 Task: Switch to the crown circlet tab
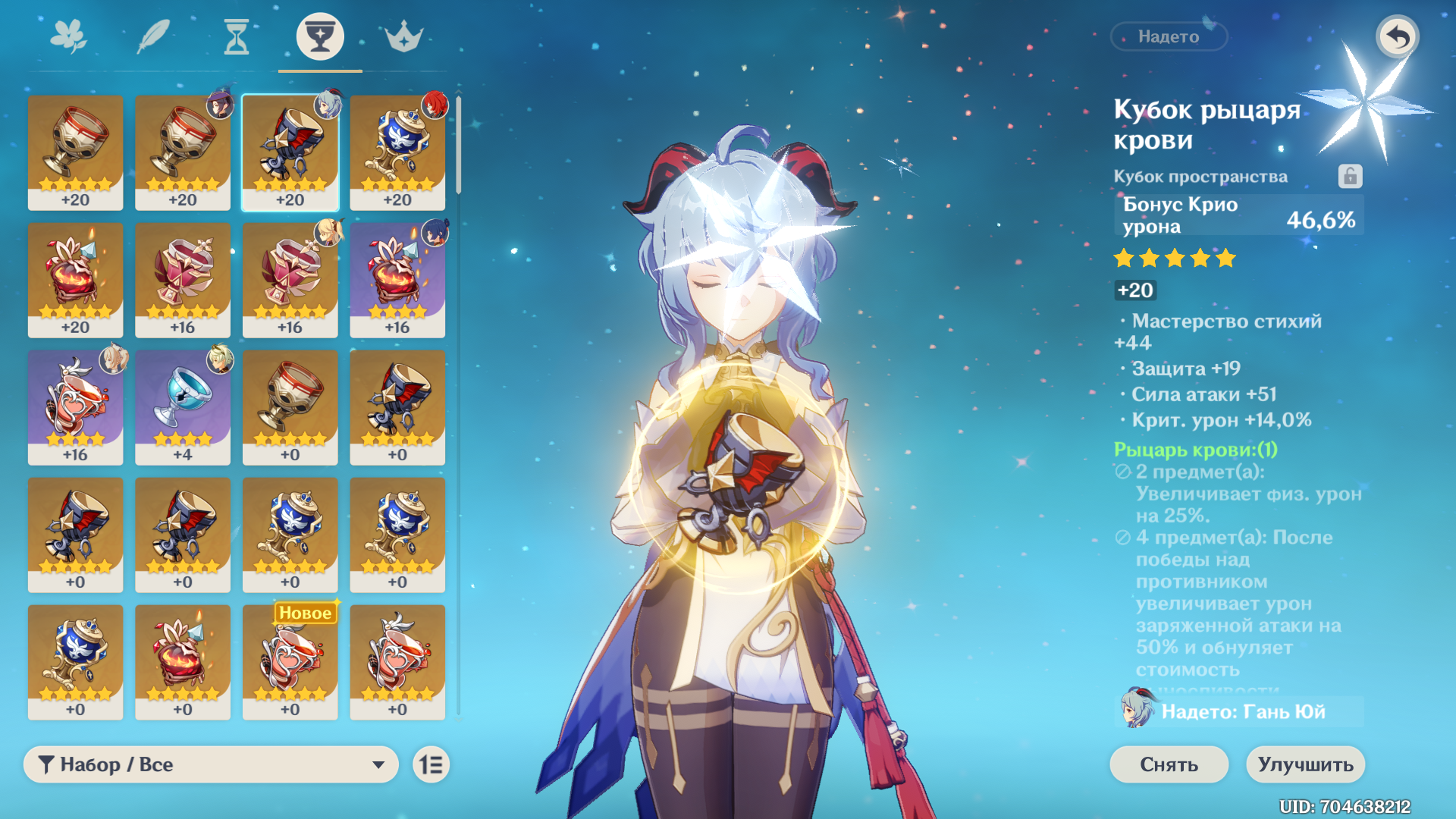(403, 36)
